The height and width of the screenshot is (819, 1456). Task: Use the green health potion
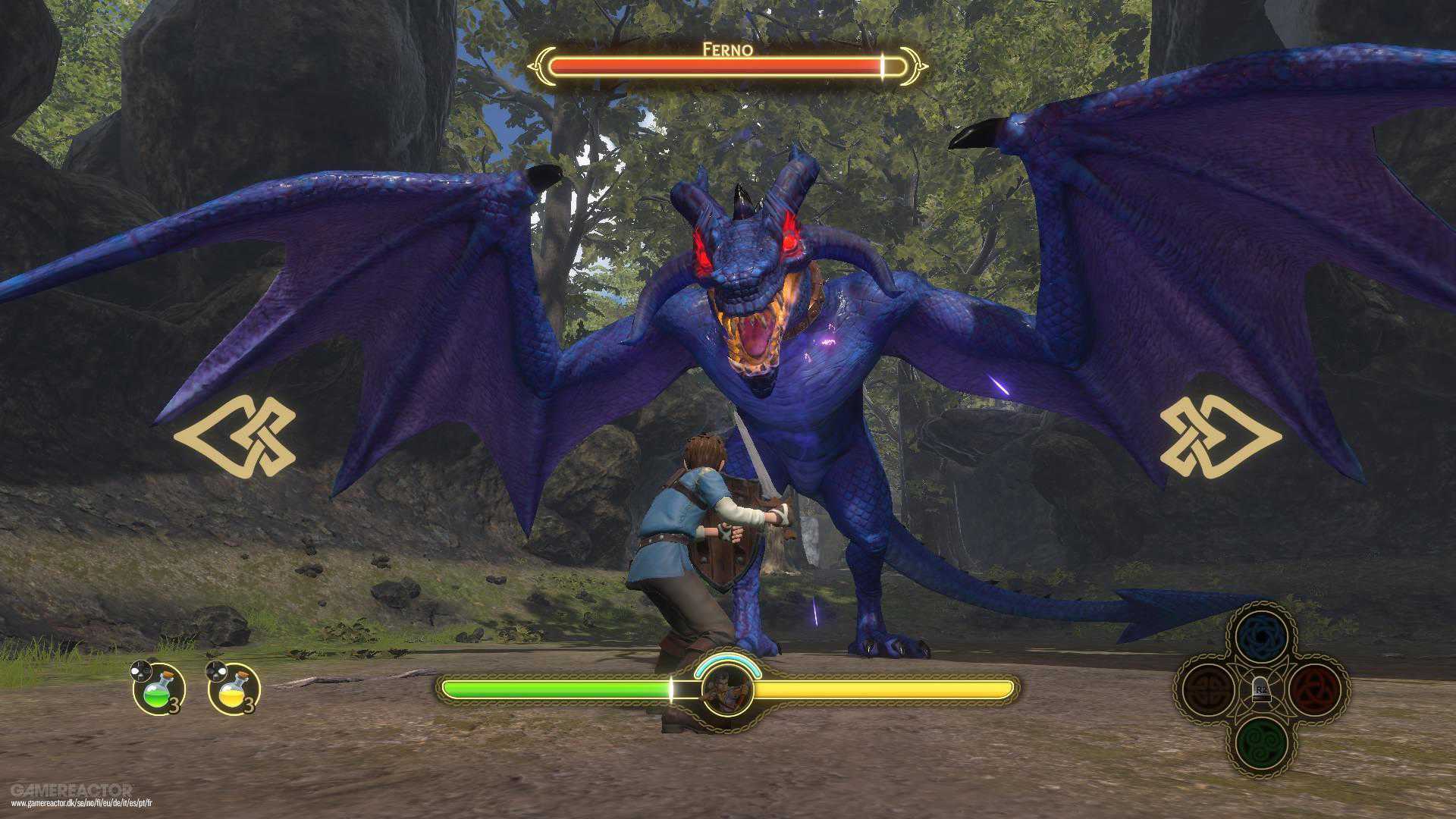coord(159,689)
